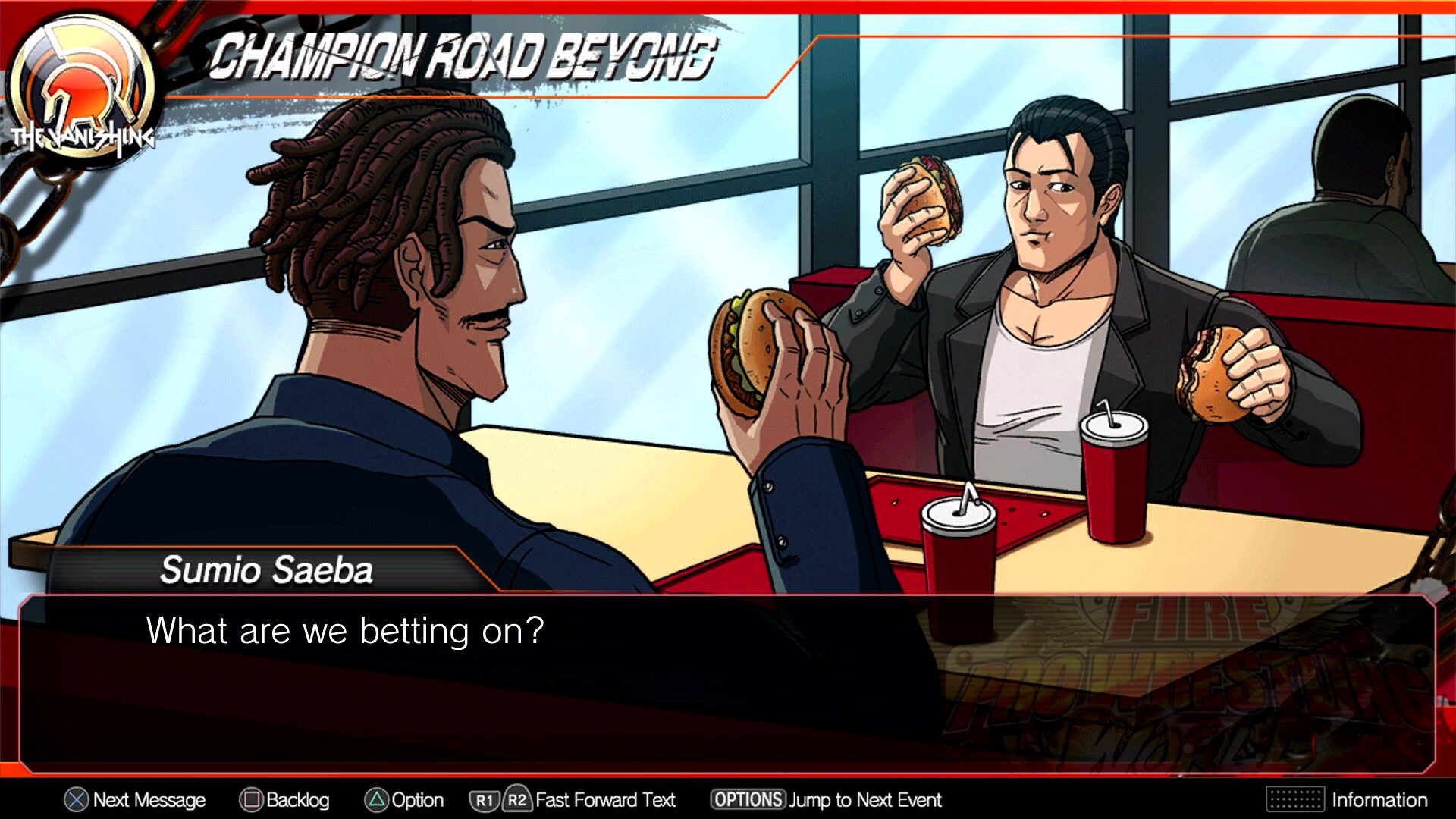1456x819 pixels.
Task: Click the Jump to Next Event label
Action: click(x=864, y=800)
